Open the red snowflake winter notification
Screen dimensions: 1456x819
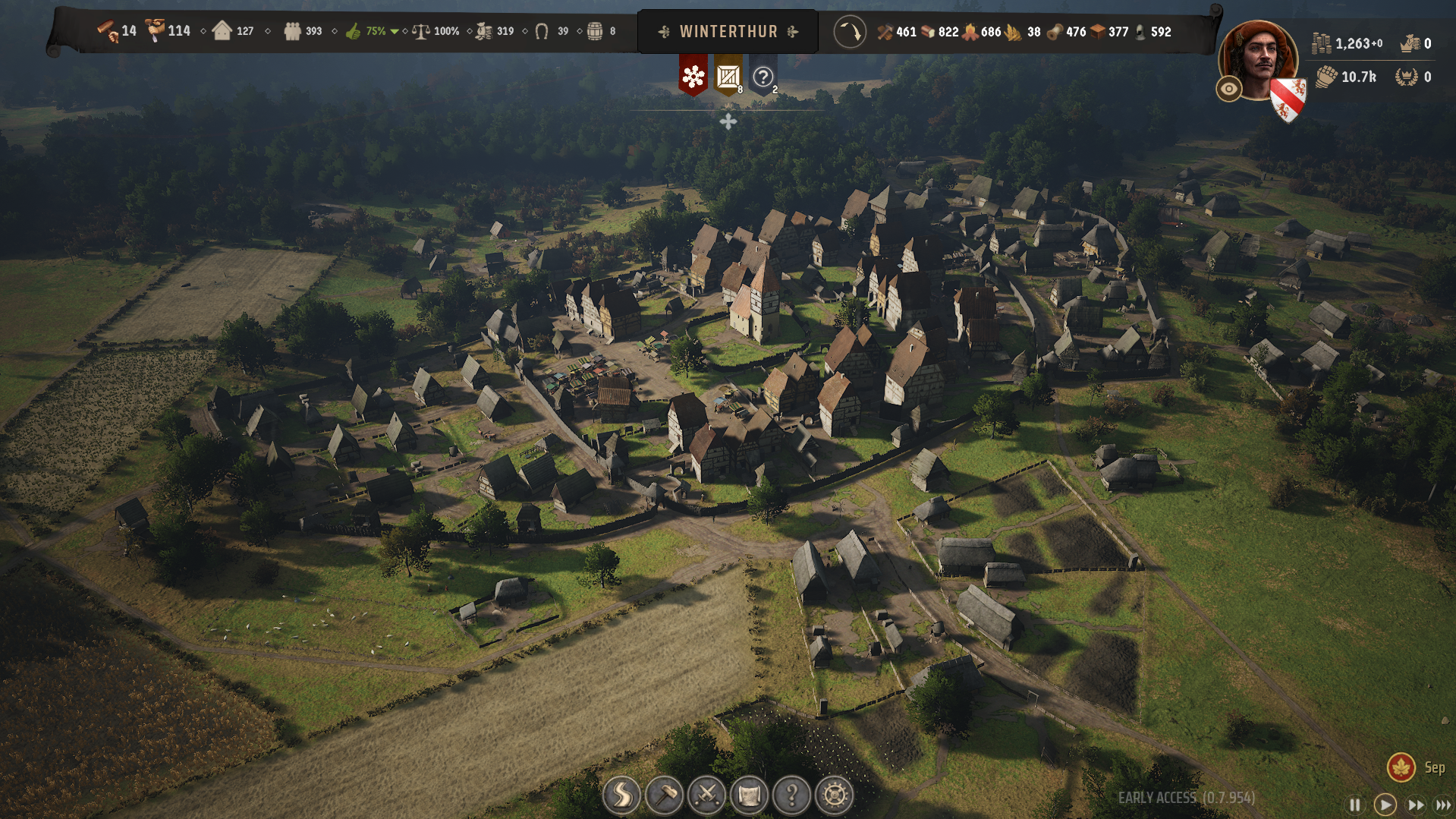(x=693, y=76)
